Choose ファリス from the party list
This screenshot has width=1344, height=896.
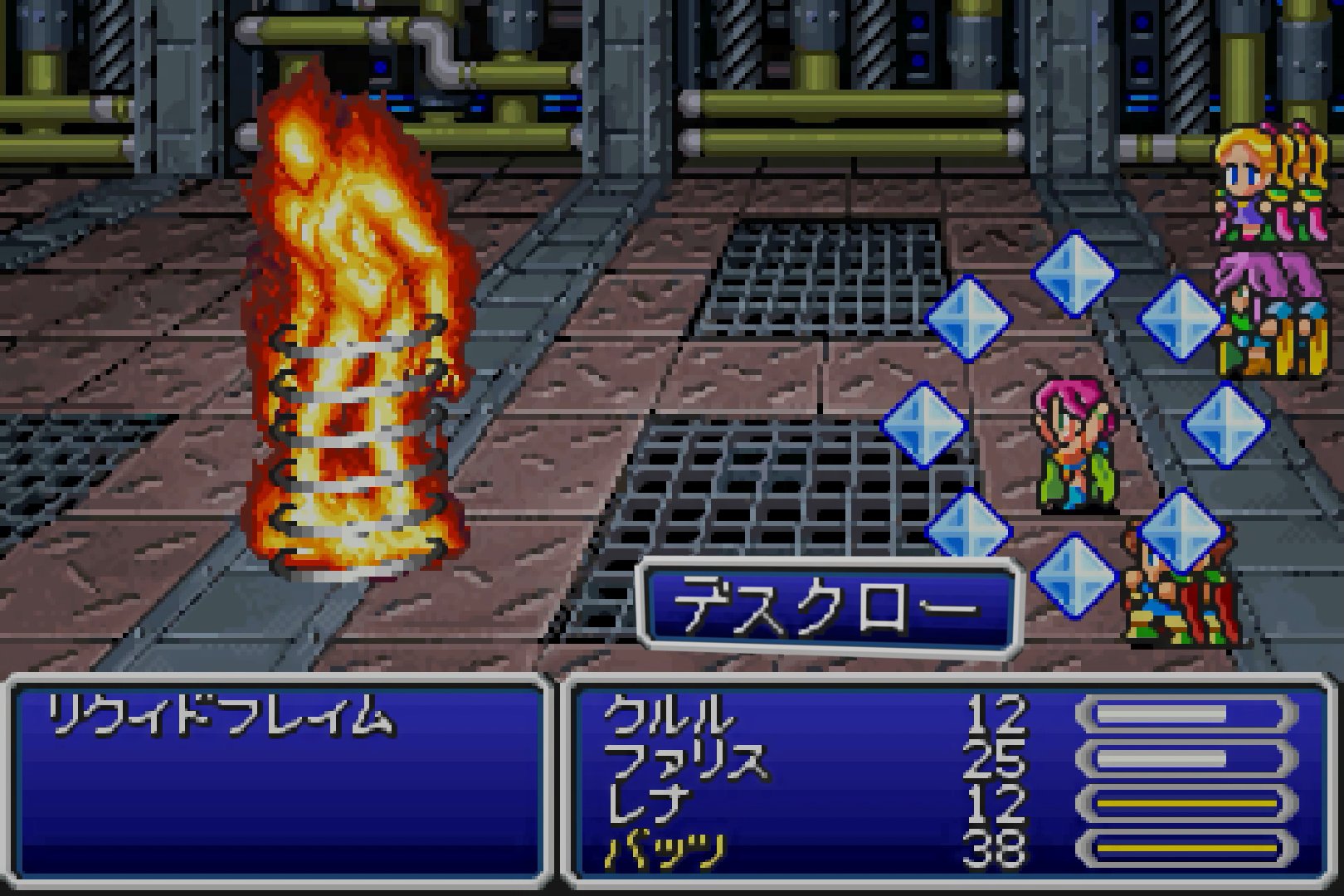click(x=685, y=760)
